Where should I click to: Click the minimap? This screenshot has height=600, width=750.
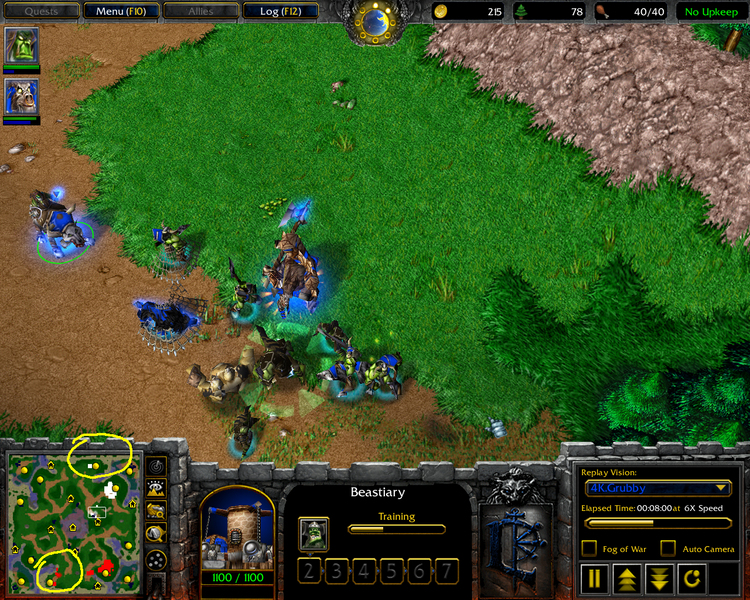click(72, 521)
